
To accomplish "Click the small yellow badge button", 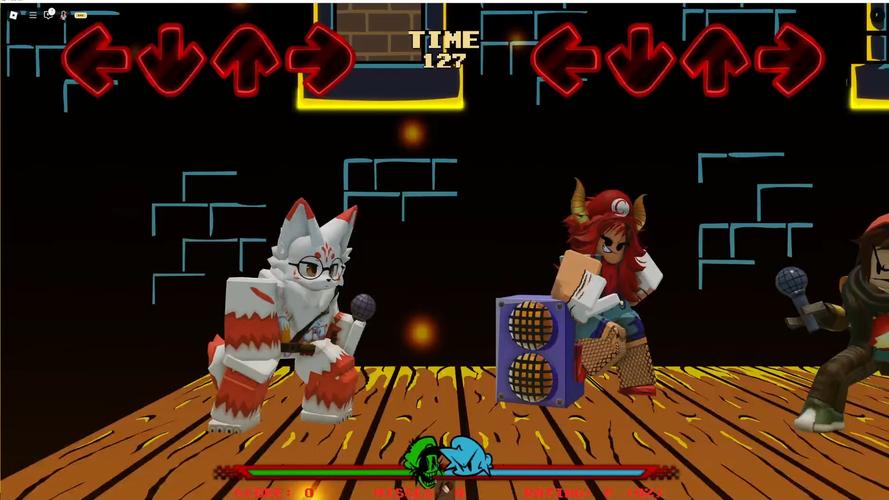I will click(x=80, y=15).
